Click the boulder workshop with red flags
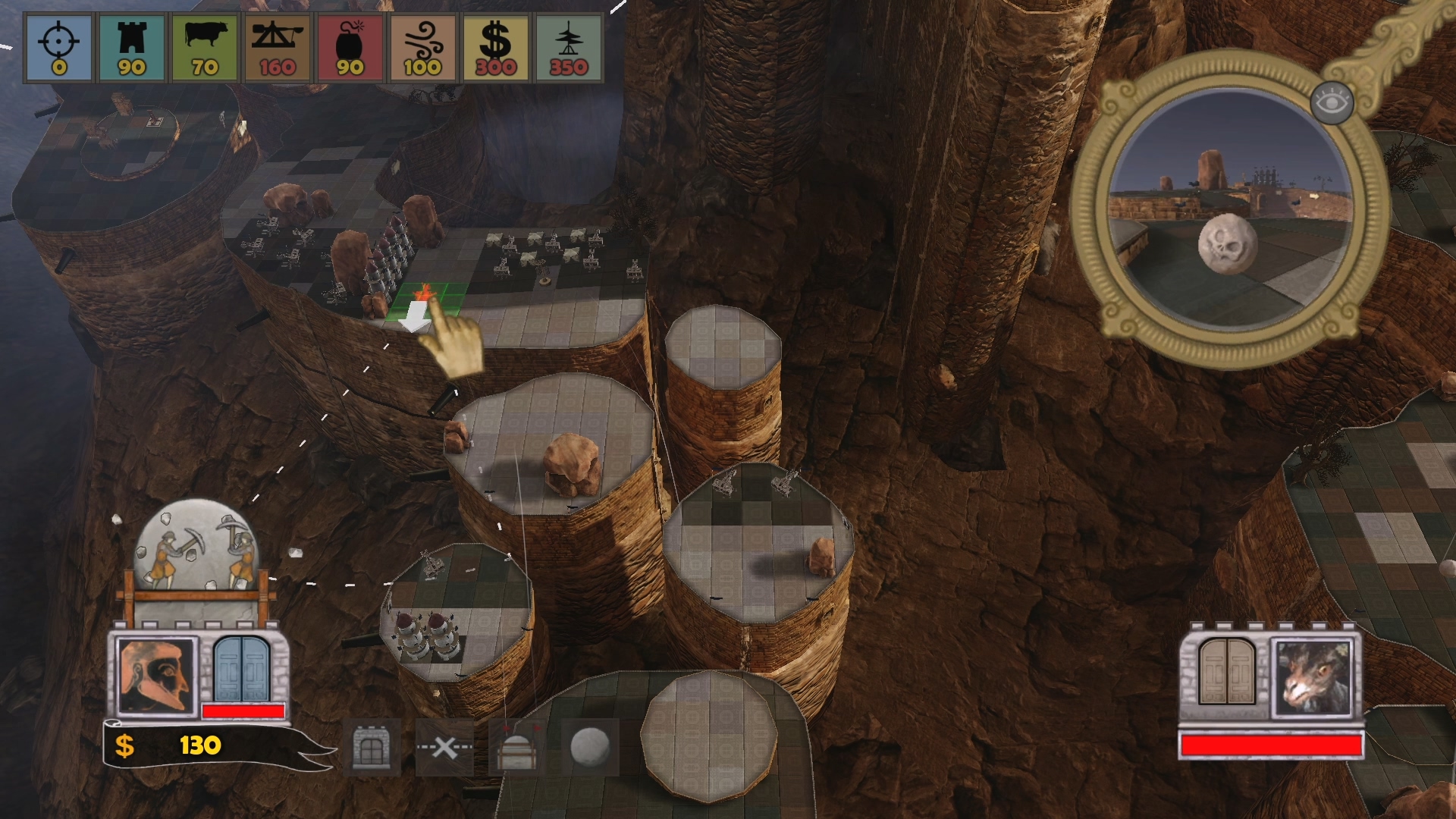Viewport: 1456px width, 819px height. click(x=516, y=748)
